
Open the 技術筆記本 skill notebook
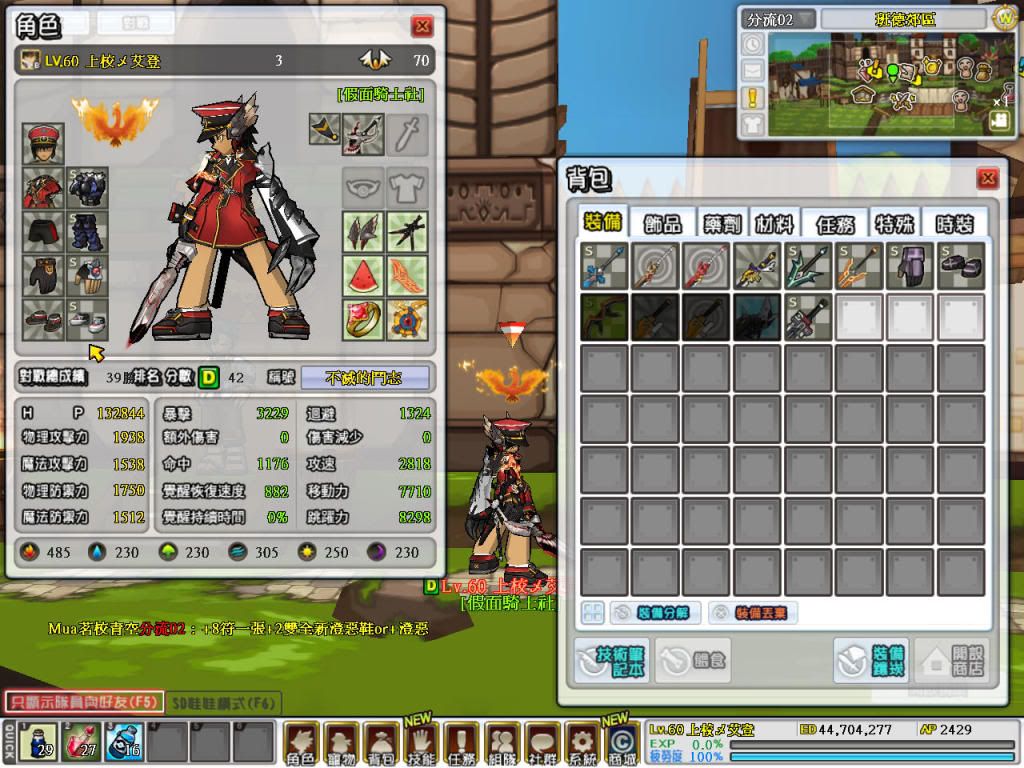tap(611, 660)
